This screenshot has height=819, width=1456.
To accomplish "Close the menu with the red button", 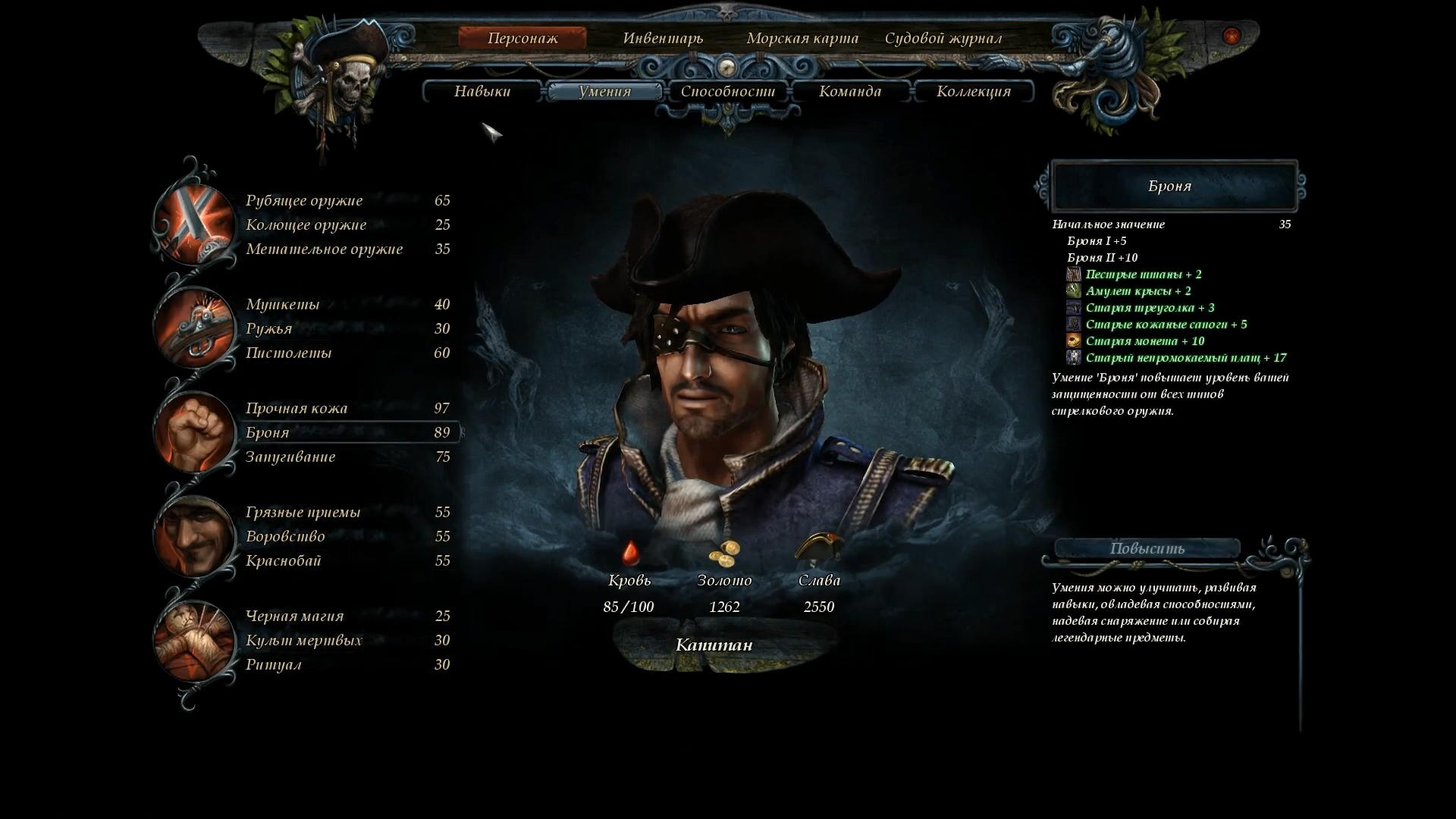I will pyautogui.click(x=1232, y=36).
